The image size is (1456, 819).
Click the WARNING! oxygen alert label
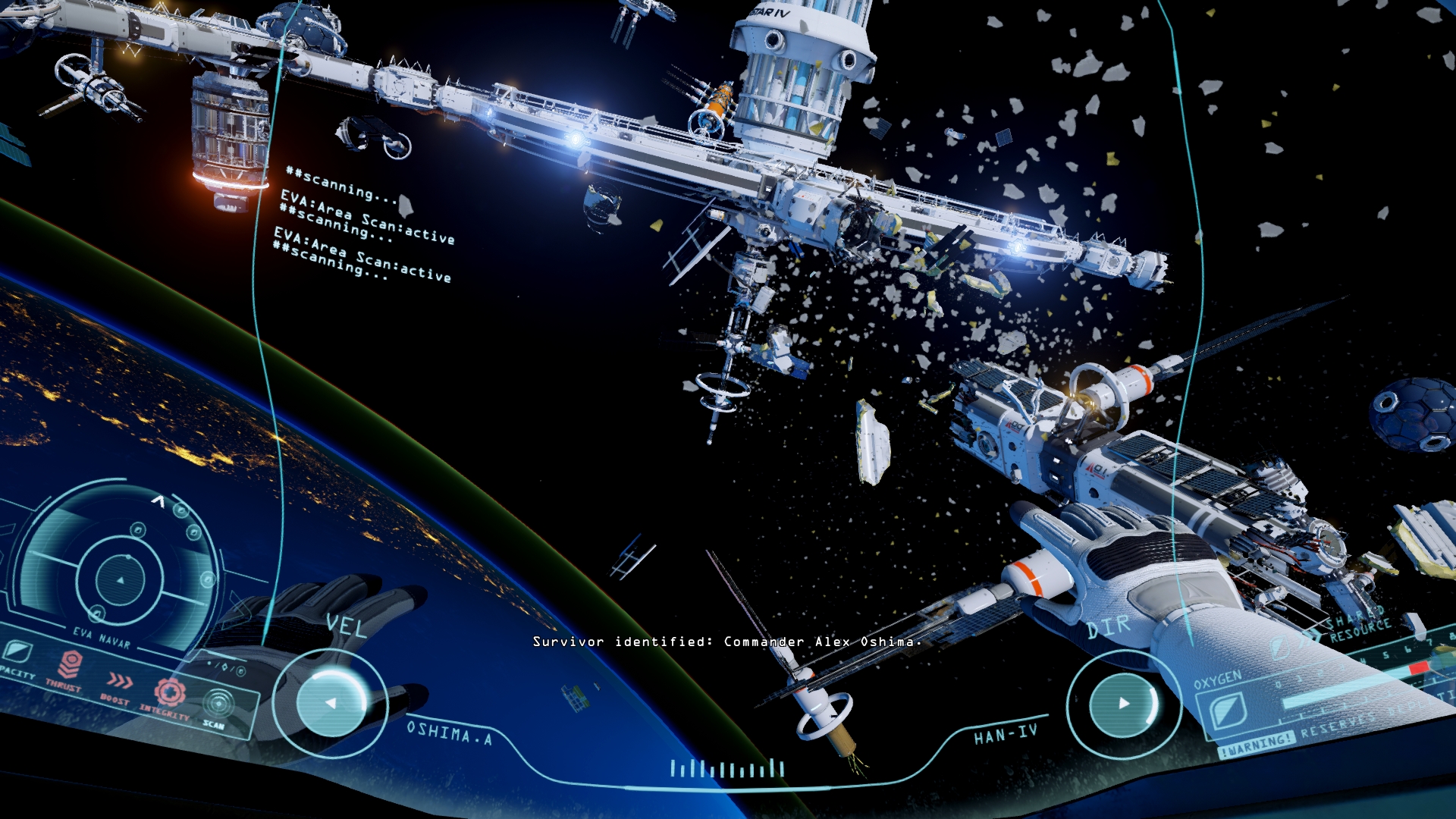click(x=1256, y=744)
